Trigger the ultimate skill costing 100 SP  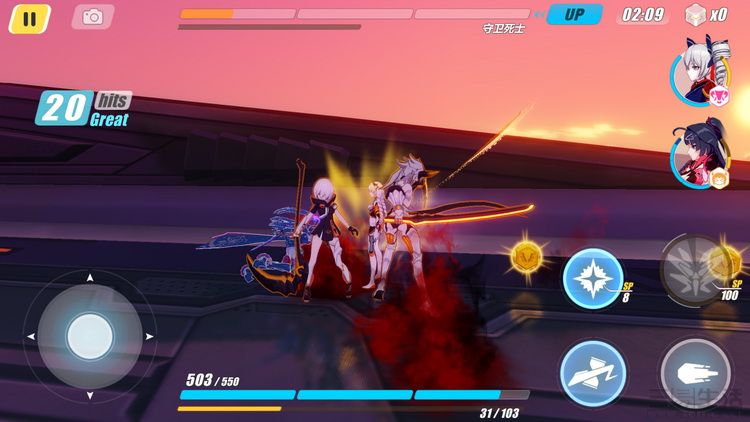coord(695,270)
